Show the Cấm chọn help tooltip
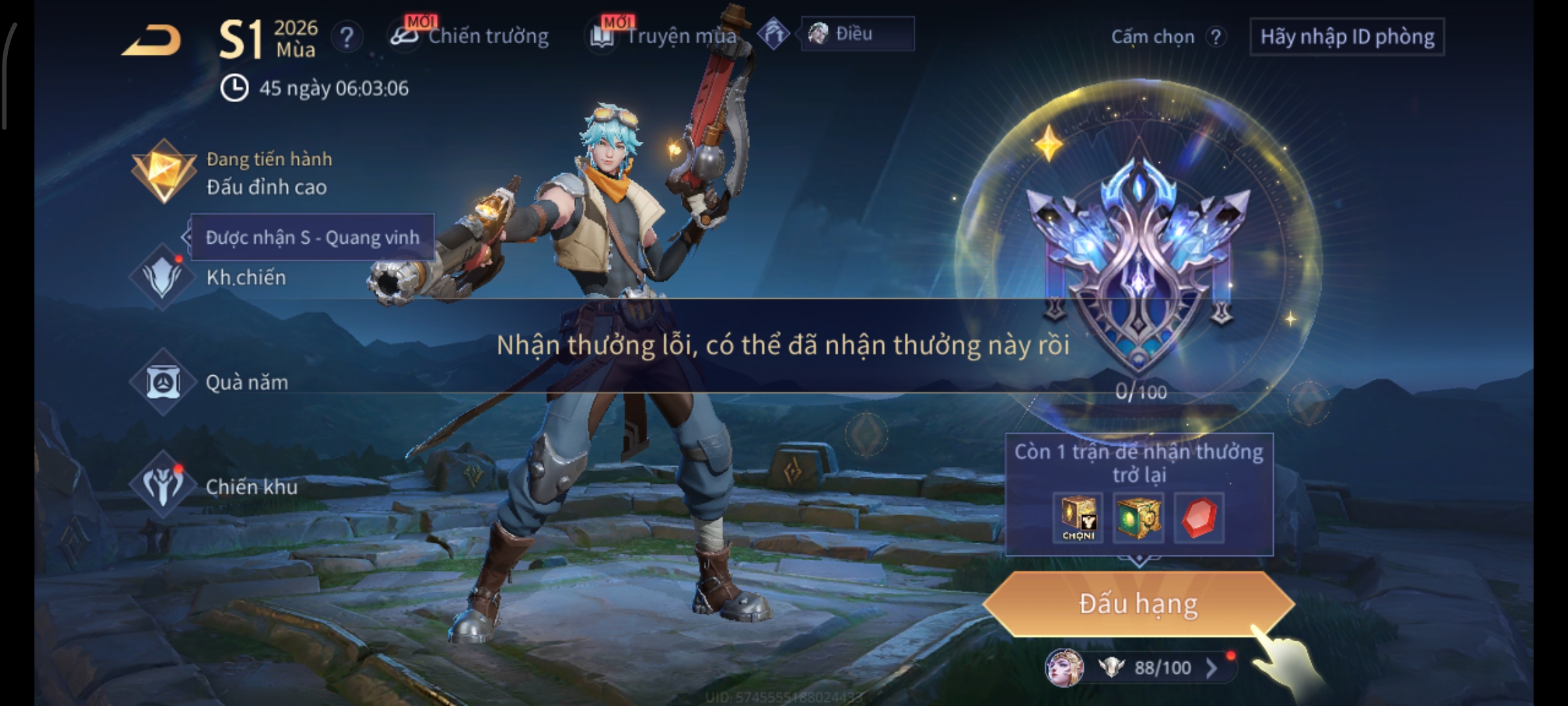Viewport: 1568px width, 706px height. coord(1215,37)
